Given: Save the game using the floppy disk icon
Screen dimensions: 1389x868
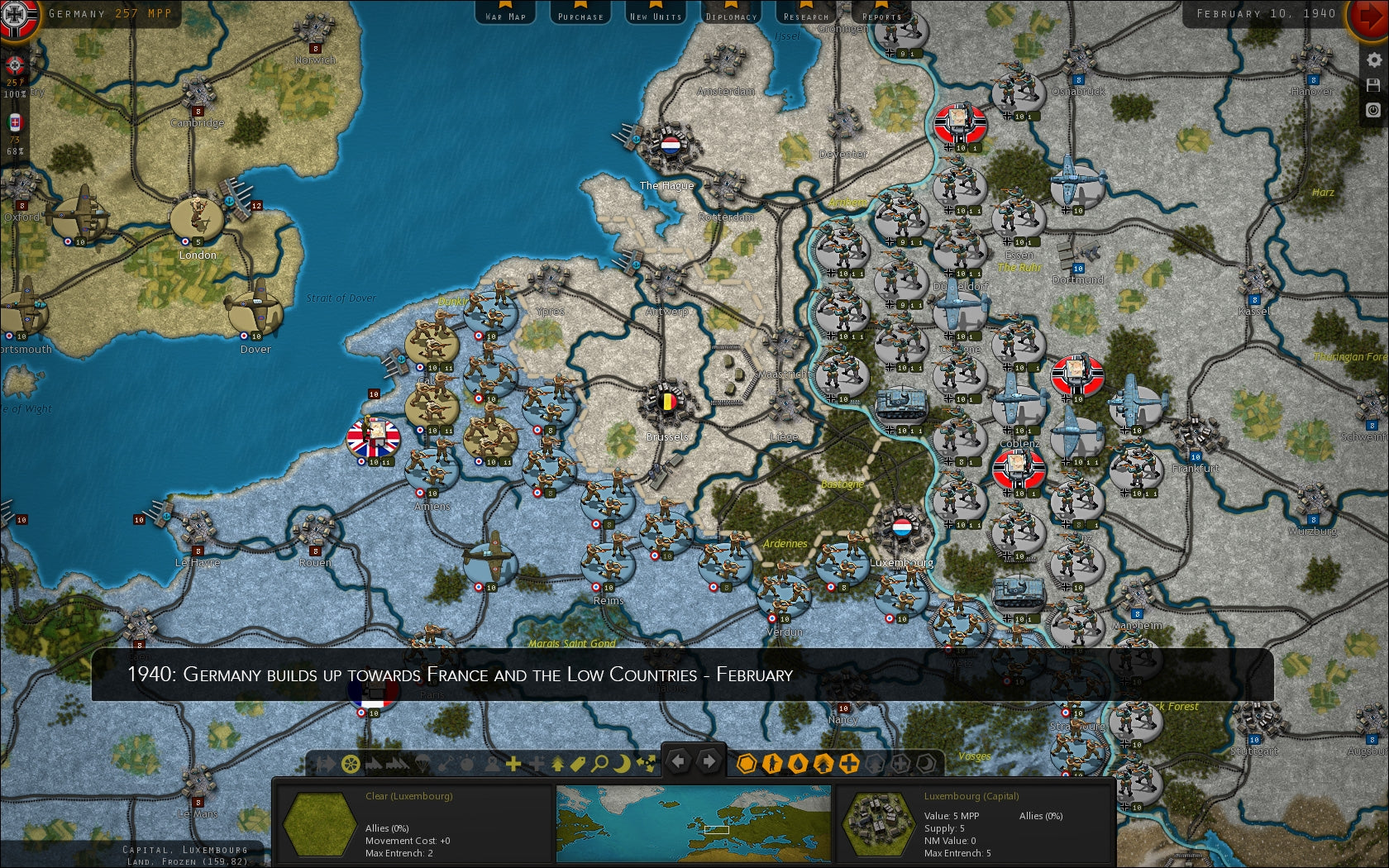Looking at the screenshot, I should point(1373,84).
